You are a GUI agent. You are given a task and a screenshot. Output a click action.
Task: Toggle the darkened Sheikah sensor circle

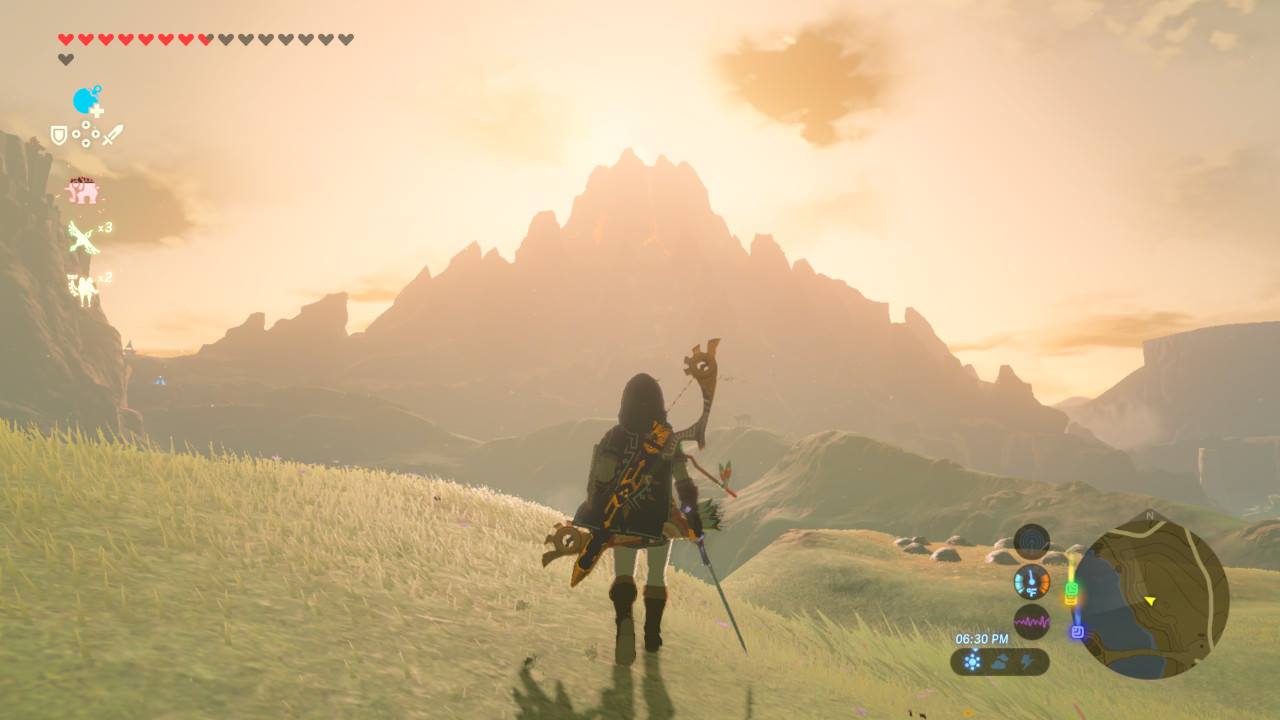[1030, 543]
